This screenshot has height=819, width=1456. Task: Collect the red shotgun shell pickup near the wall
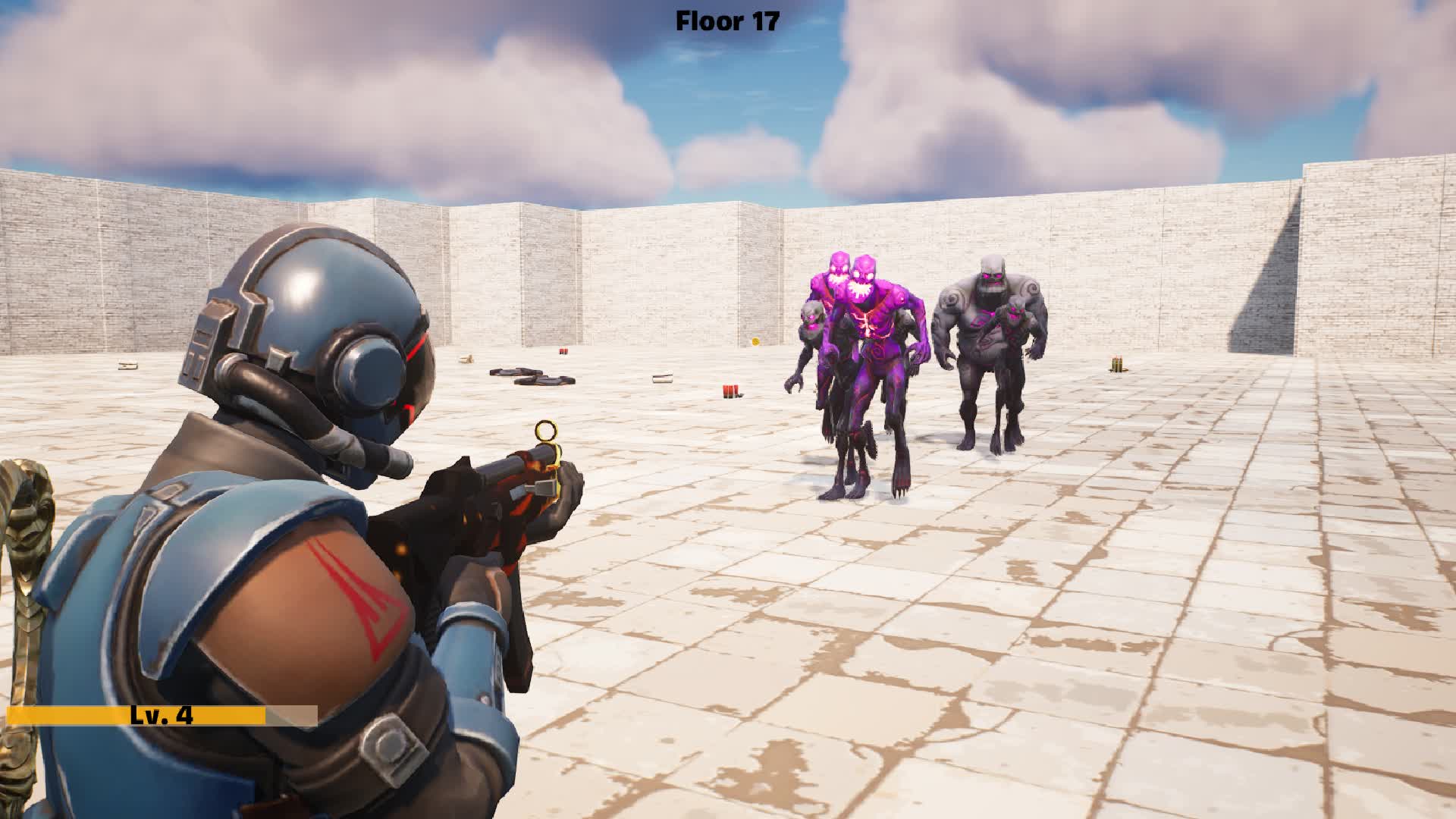[563, 352]
